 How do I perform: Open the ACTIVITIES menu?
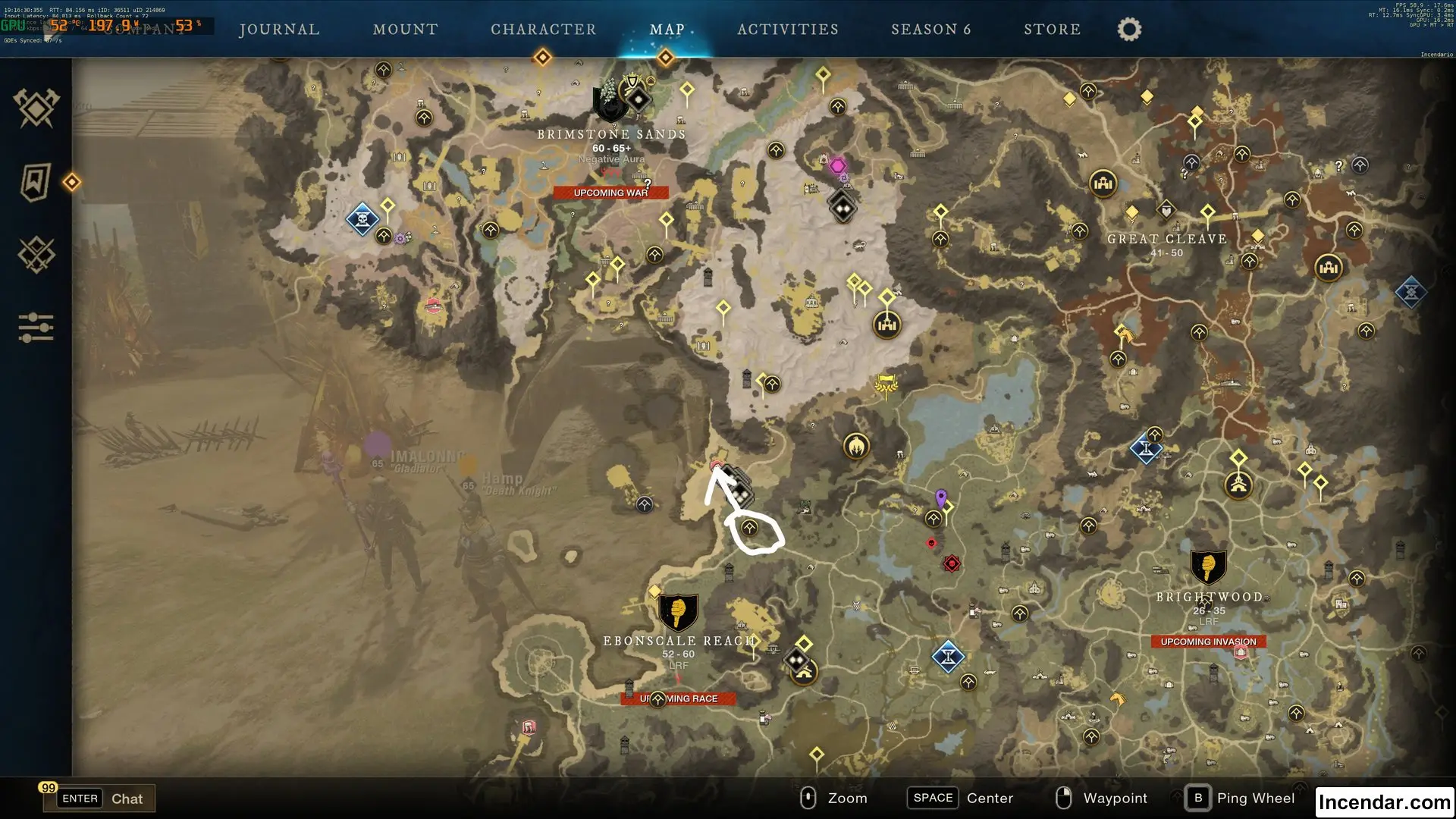789,29
